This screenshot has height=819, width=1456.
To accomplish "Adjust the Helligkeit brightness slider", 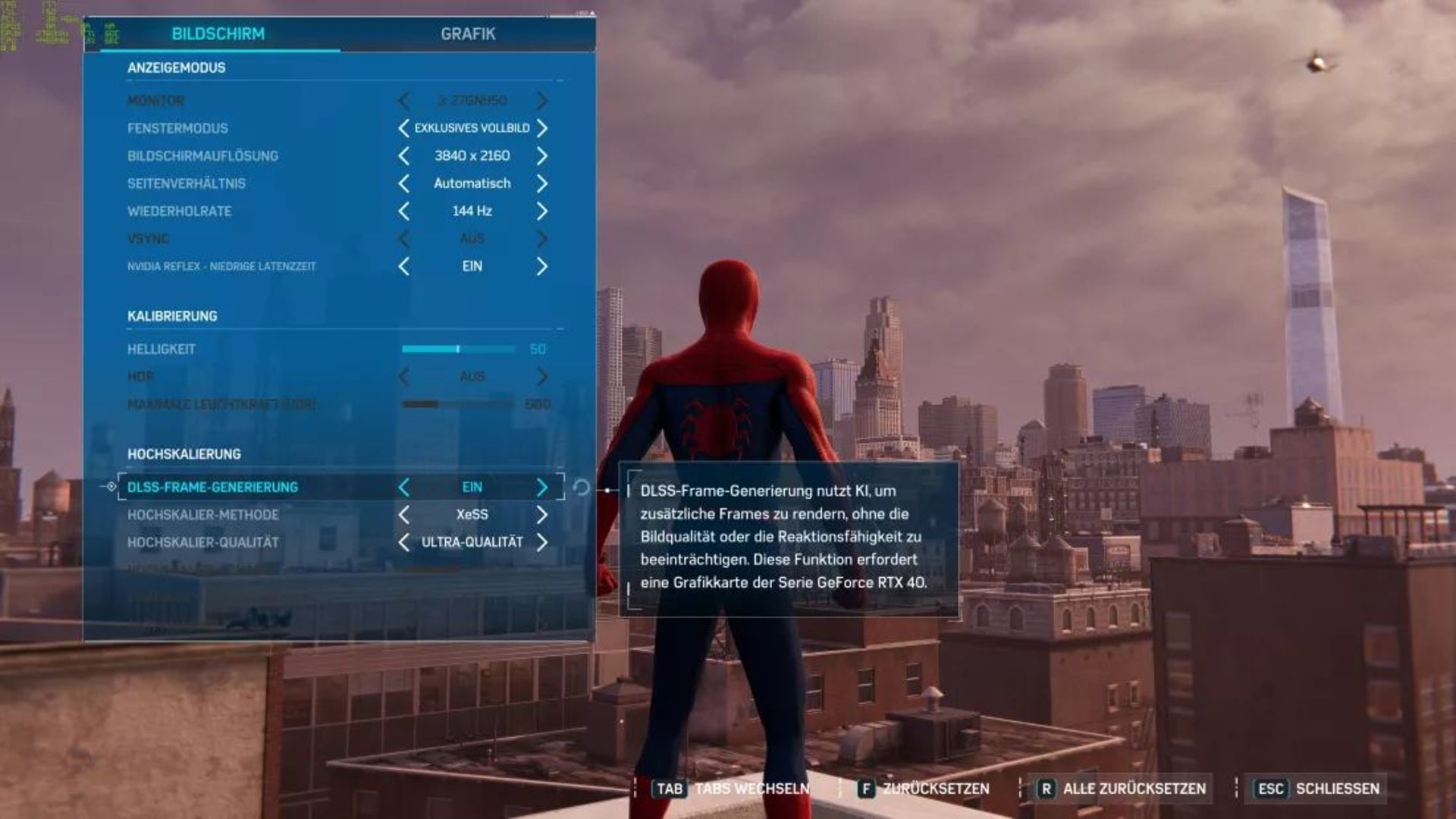I will [458, 349].
